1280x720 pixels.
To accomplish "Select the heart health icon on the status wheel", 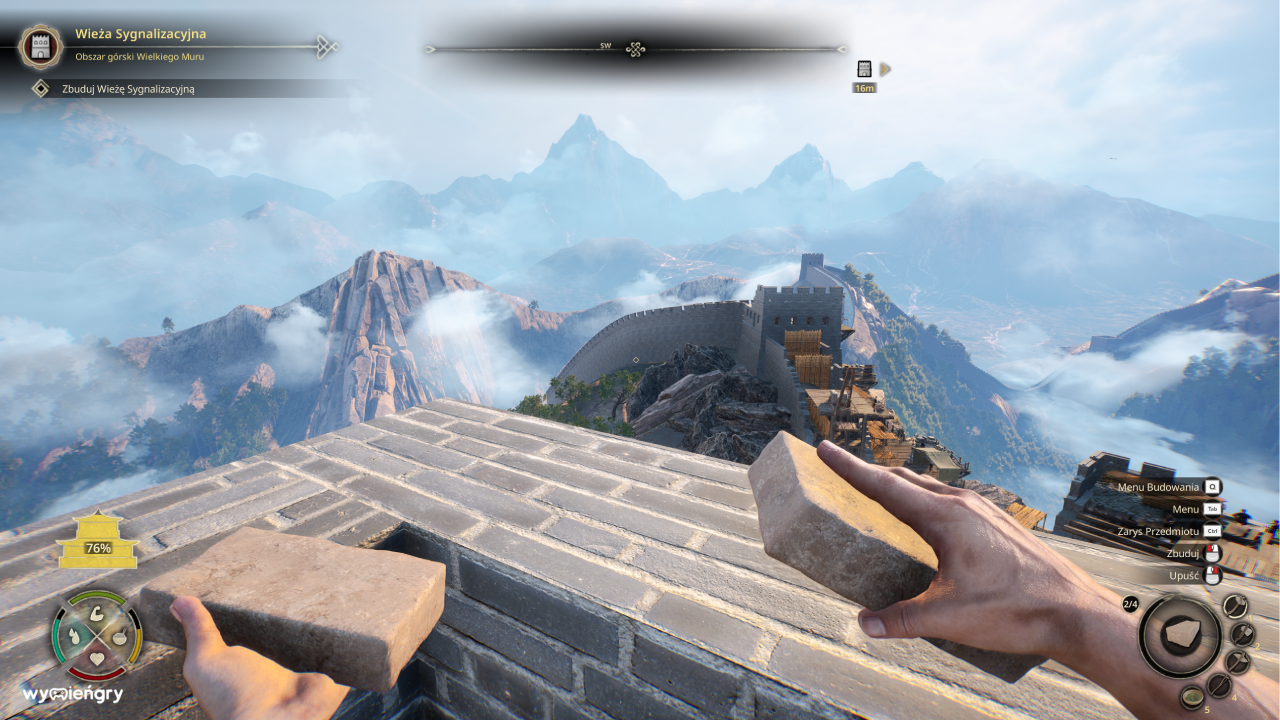I will (x=97, y=658).
